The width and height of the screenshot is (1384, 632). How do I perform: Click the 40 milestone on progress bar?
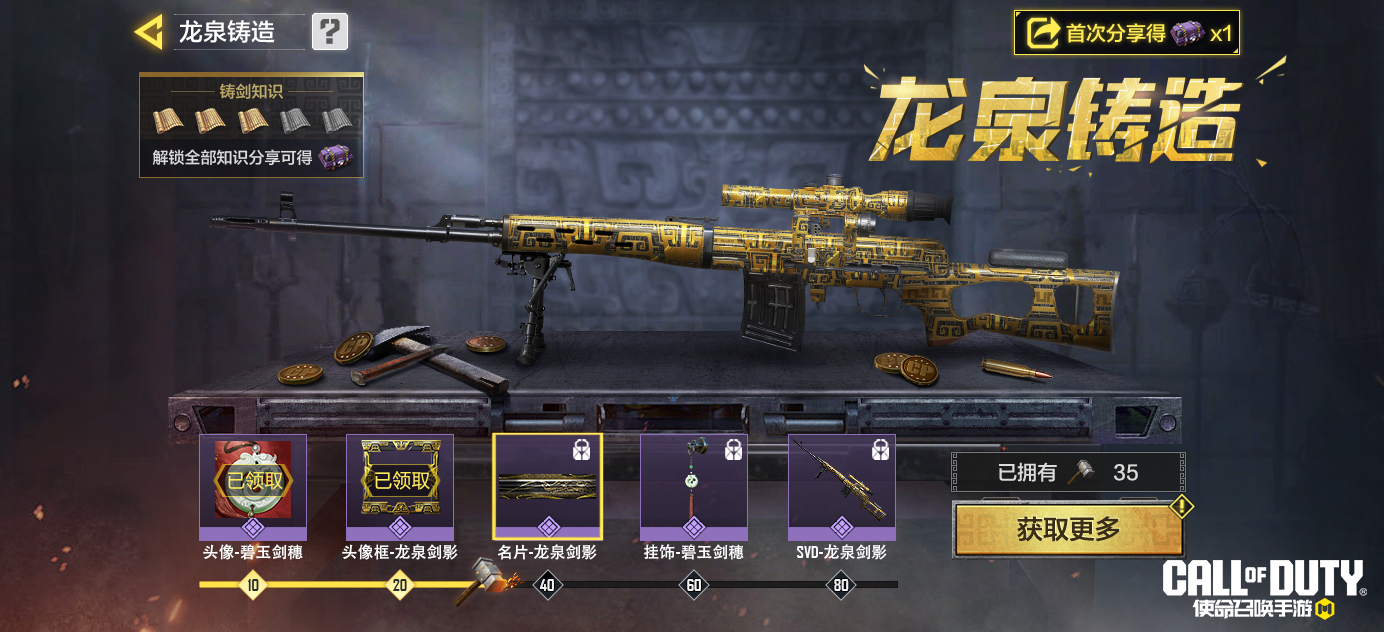point(547,585)
